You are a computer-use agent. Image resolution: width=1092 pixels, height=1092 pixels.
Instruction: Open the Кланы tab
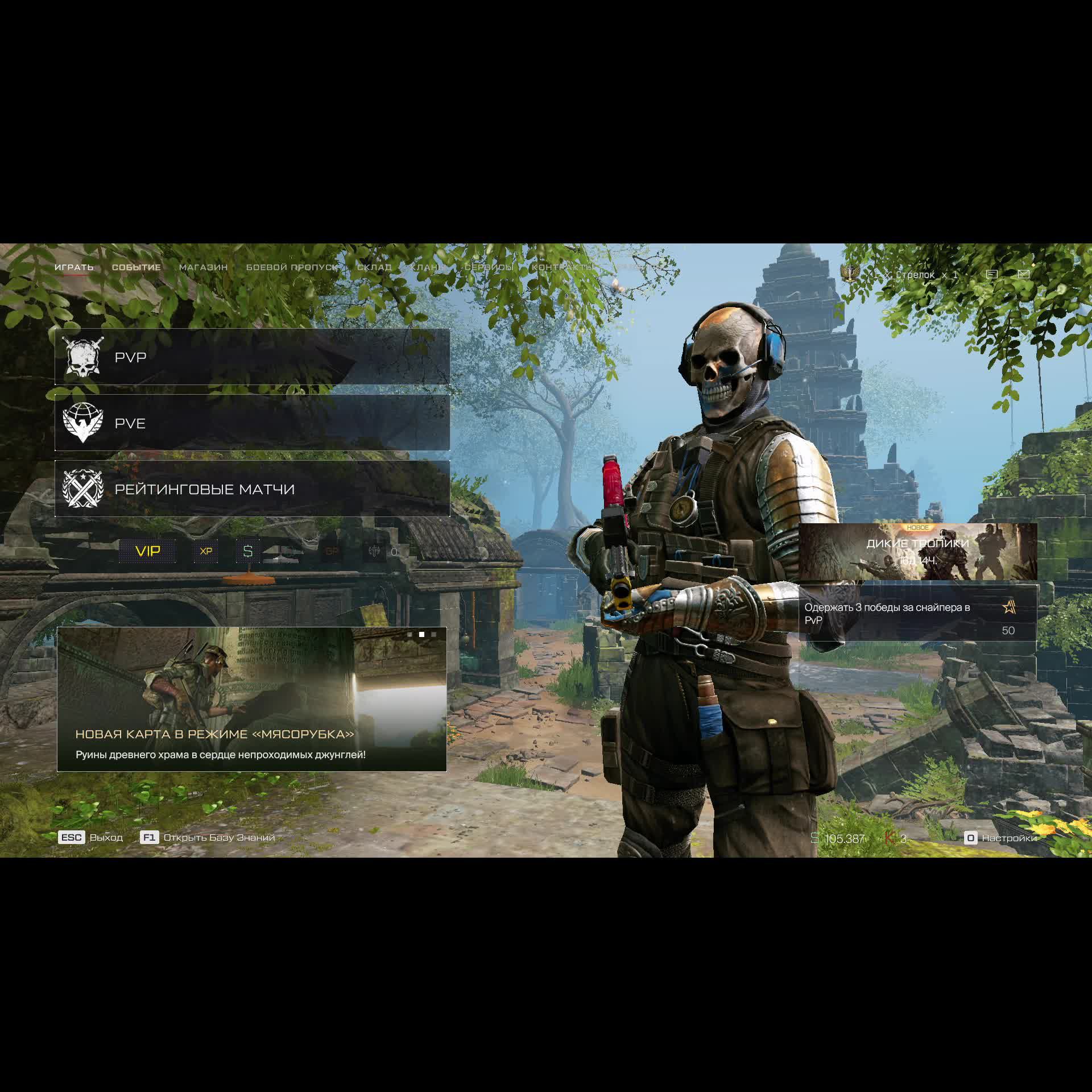pos(428,267)
